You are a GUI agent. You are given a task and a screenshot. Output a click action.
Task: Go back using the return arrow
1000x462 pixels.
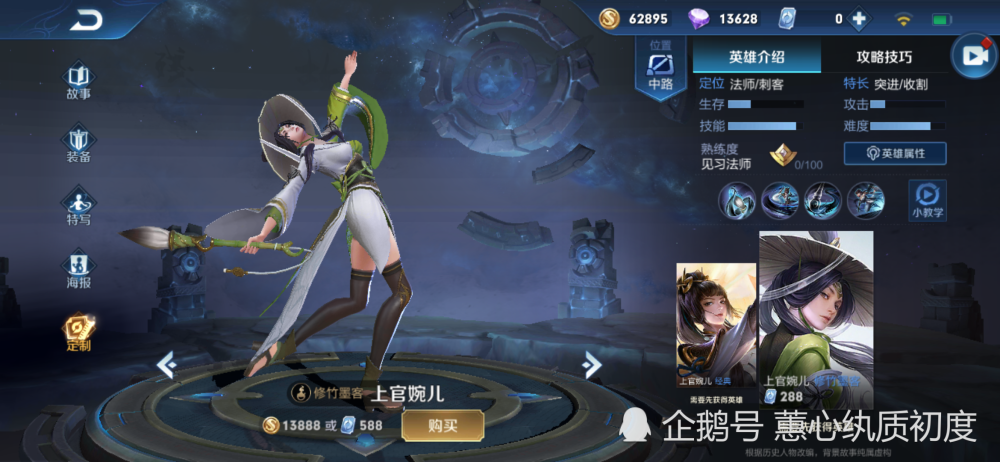87,20
